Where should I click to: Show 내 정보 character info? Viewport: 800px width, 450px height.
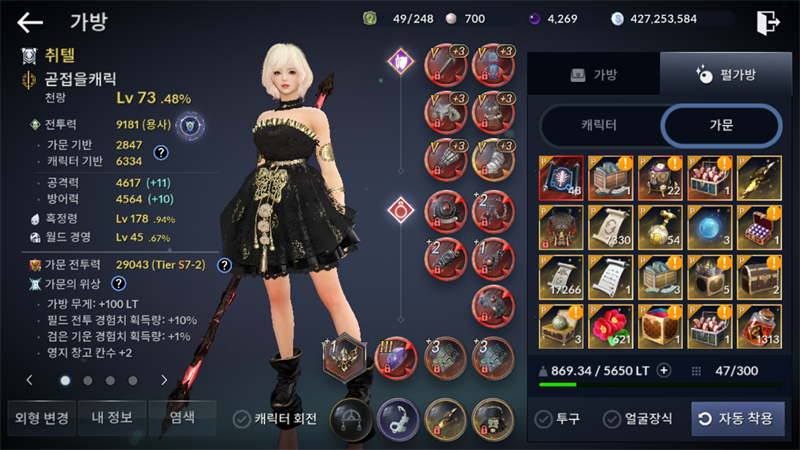coord(110,417)
